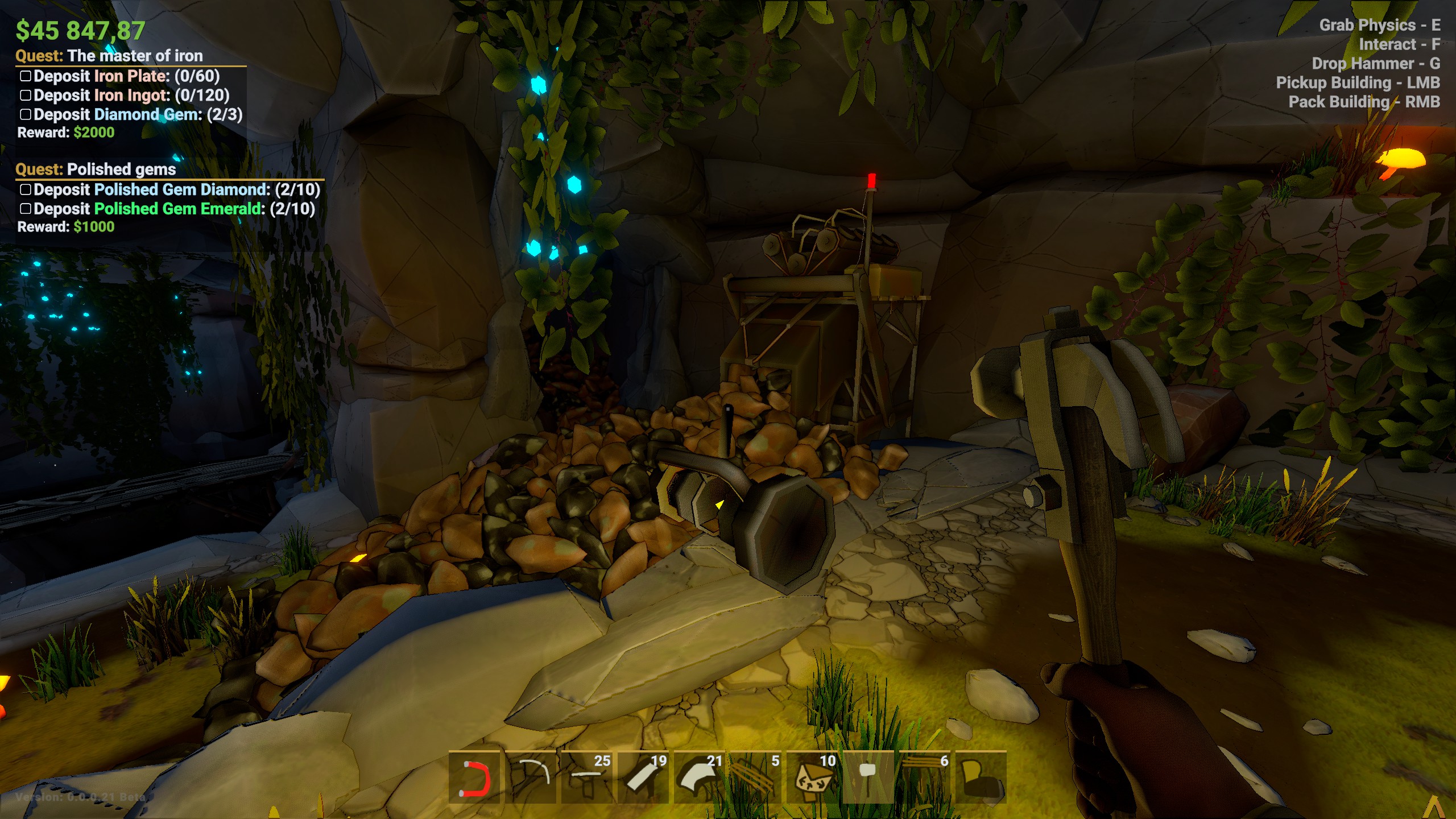Select the roller rails slot with 5
Screen dimensions: 1456x819
(x=756, y=777)
